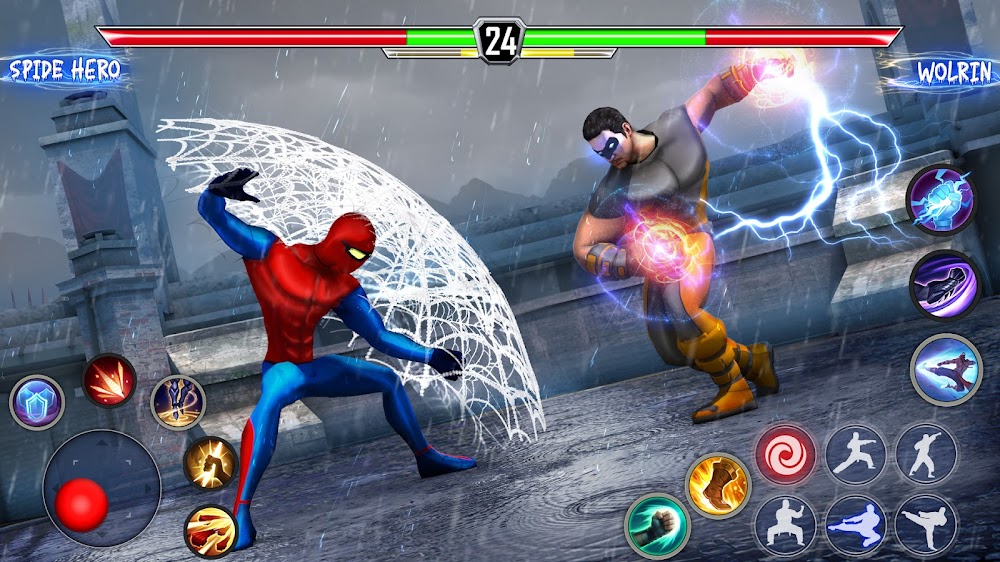Use the red slash burst skill
The image size is (1000, 562).
click(109, 380)
